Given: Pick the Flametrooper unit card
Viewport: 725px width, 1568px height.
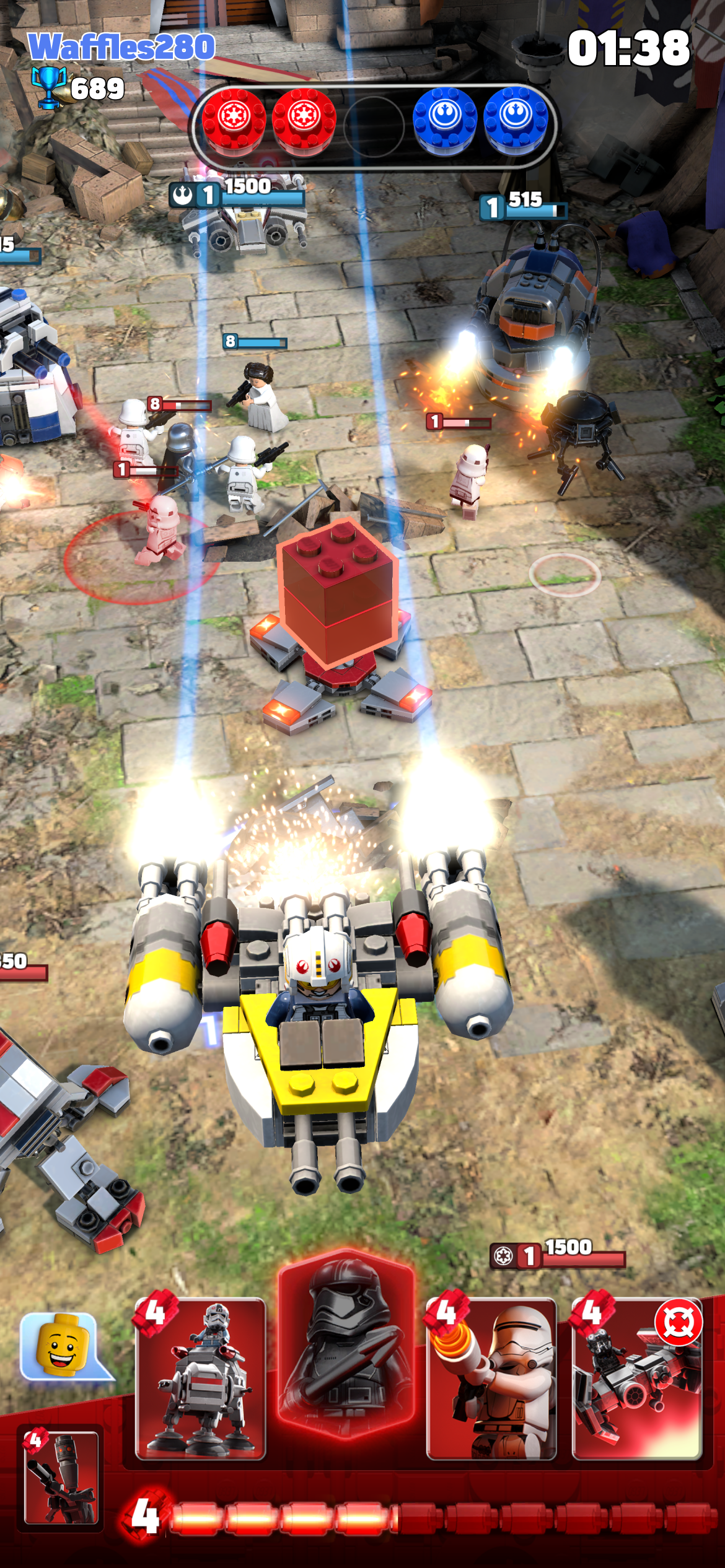Looking at the screenshot, I should tap(491, 1380).
